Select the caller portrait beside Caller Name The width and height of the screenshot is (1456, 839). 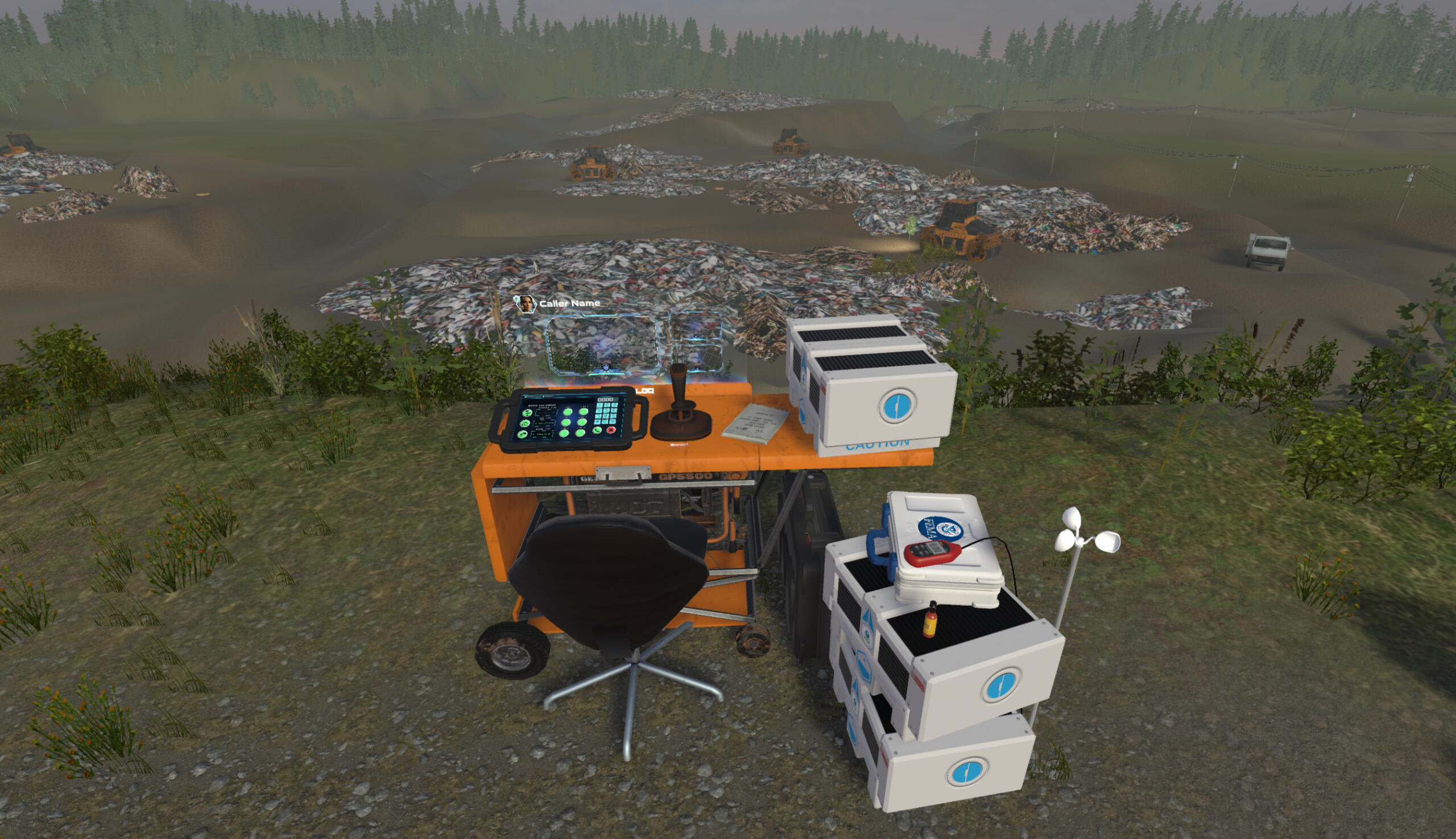click(525, 303)
